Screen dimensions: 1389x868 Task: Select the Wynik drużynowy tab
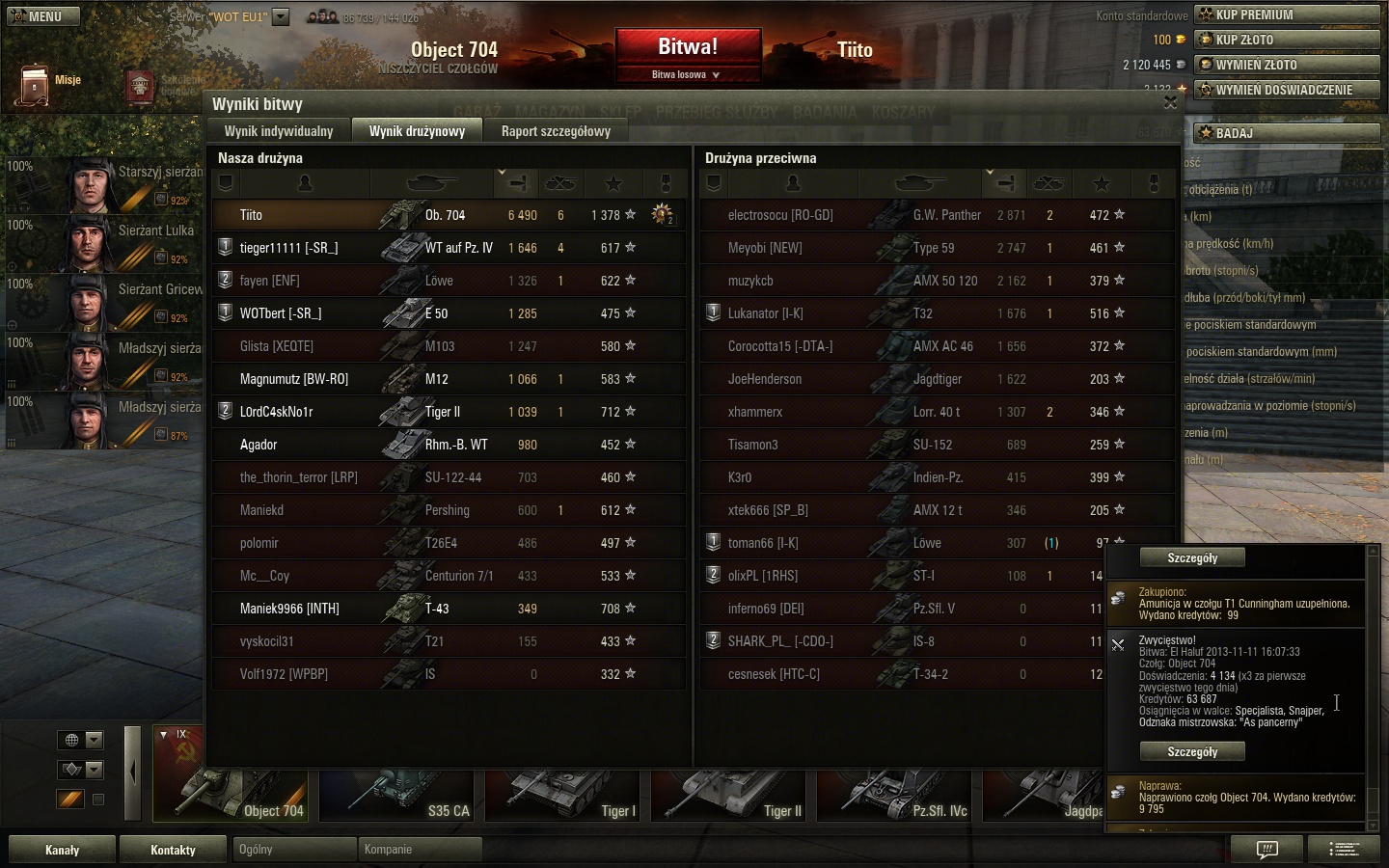(x=417, y=131)
